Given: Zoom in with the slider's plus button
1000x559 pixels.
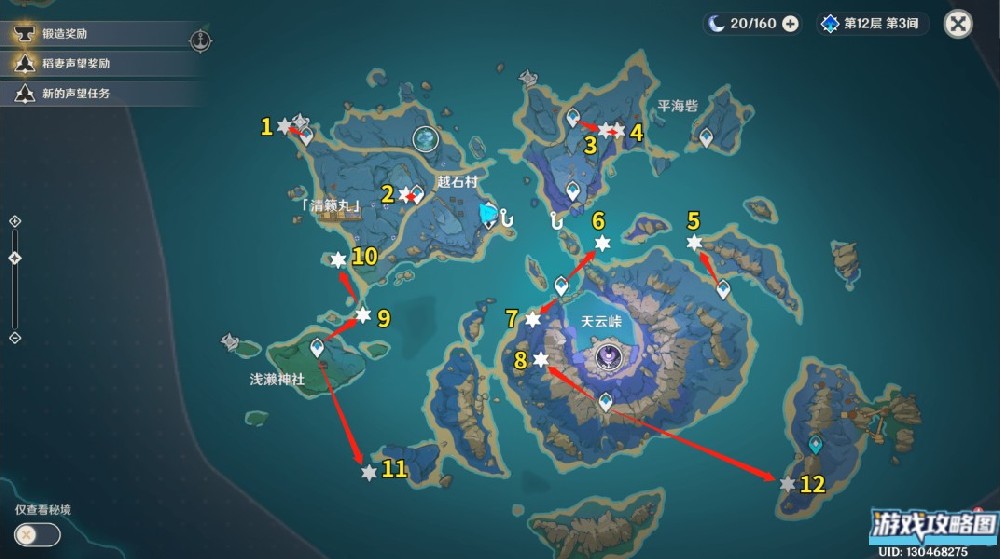Looking at the screenshot, I should (15, 221).
